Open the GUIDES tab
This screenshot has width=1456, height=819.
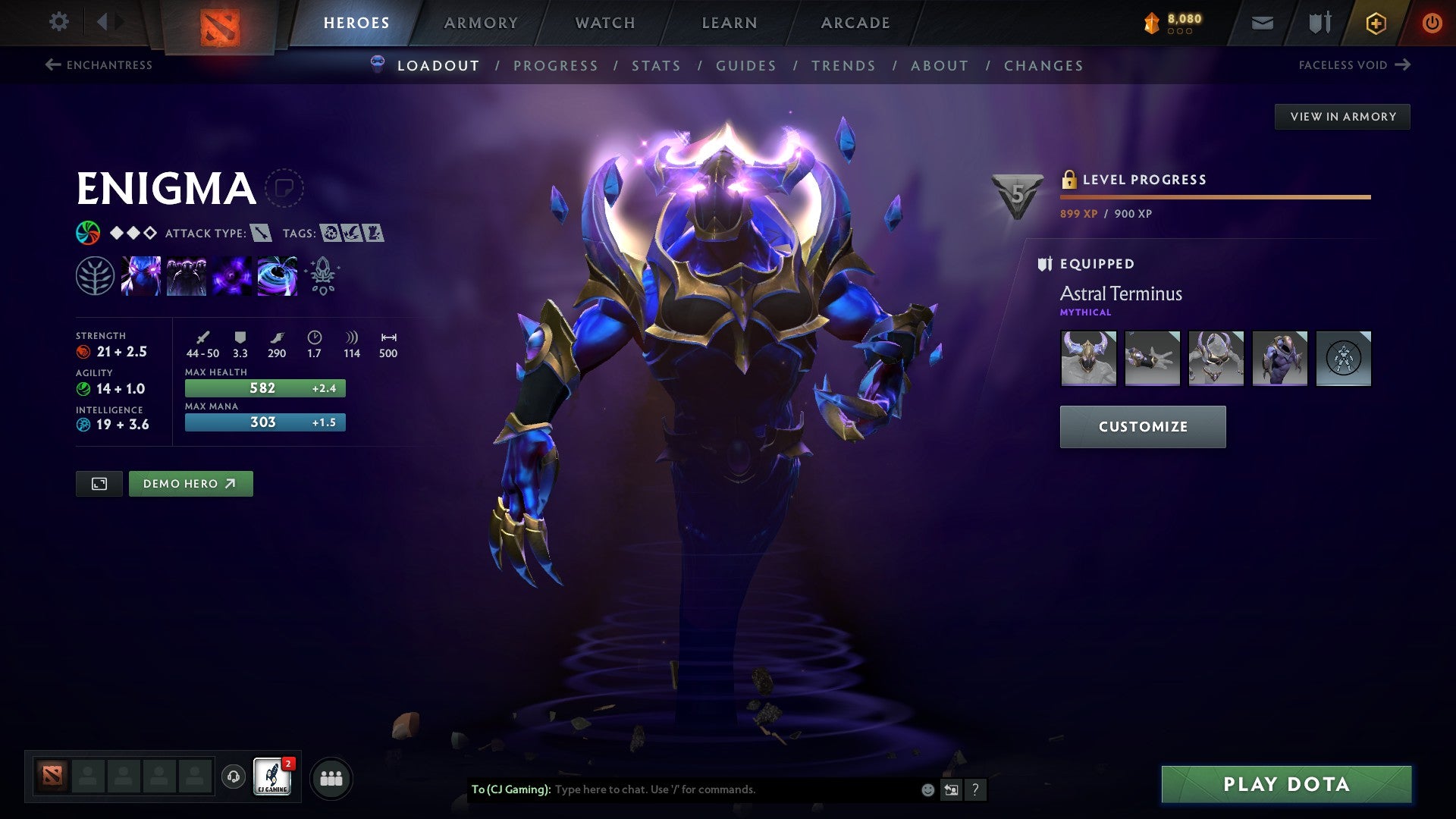745,66
